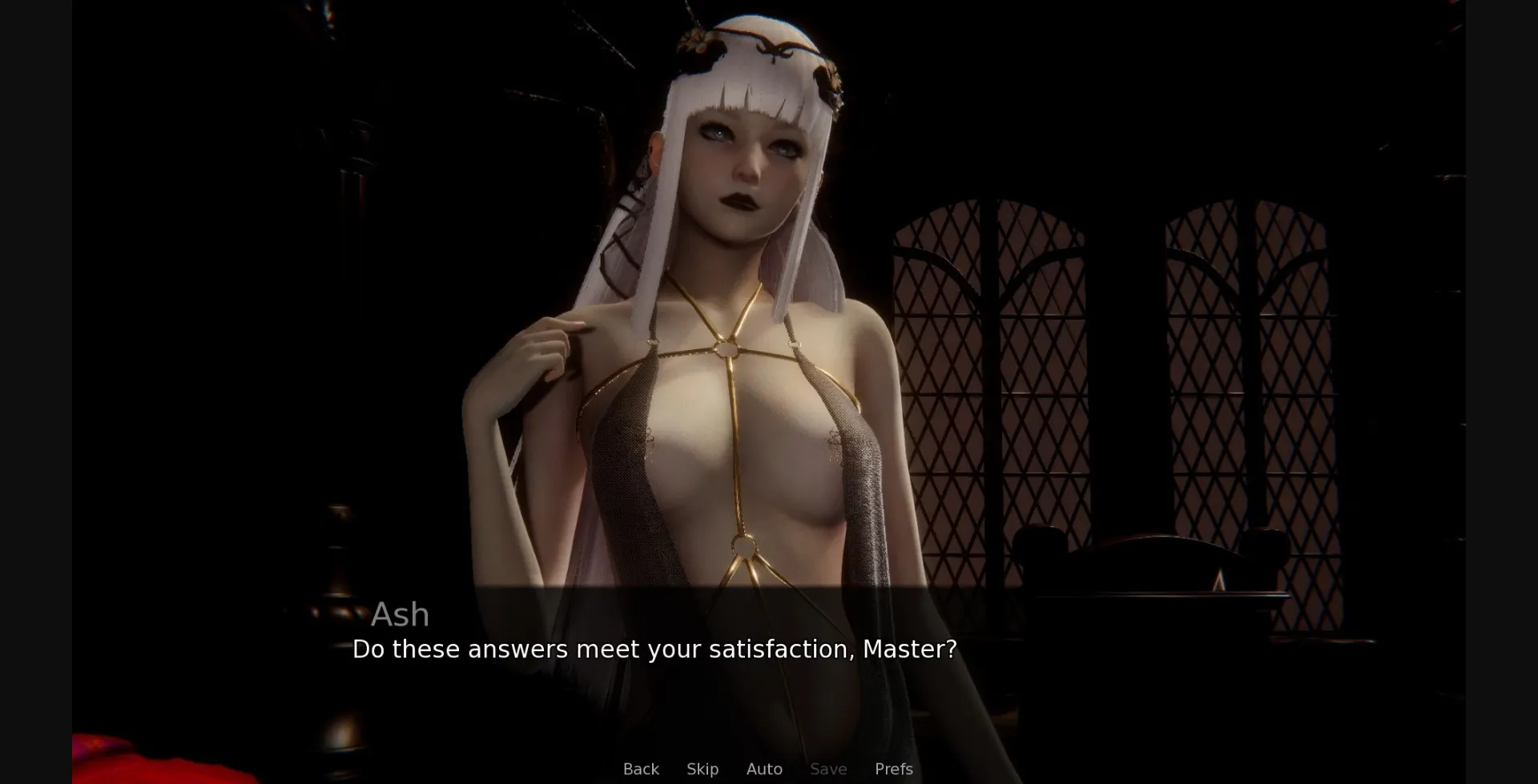This screenshot has width=1538, height=784.
Task: Select the Auto text option
Action: pos(764,769)
